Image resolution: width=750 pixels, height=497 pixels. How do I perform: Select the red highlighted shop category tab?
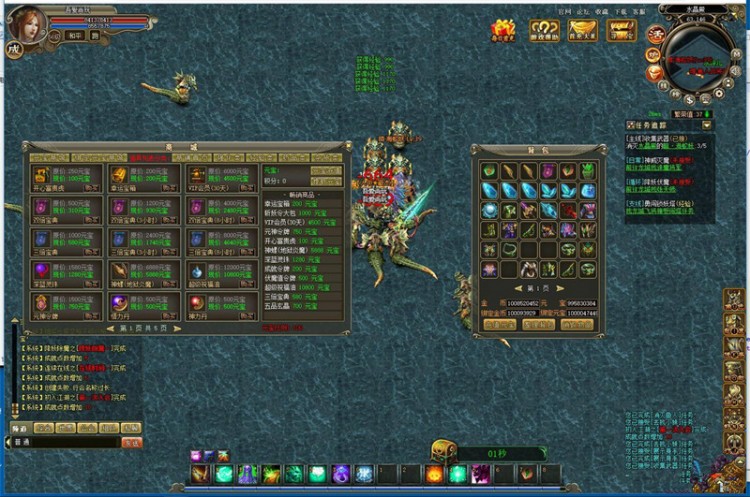(x=149, y=157)
